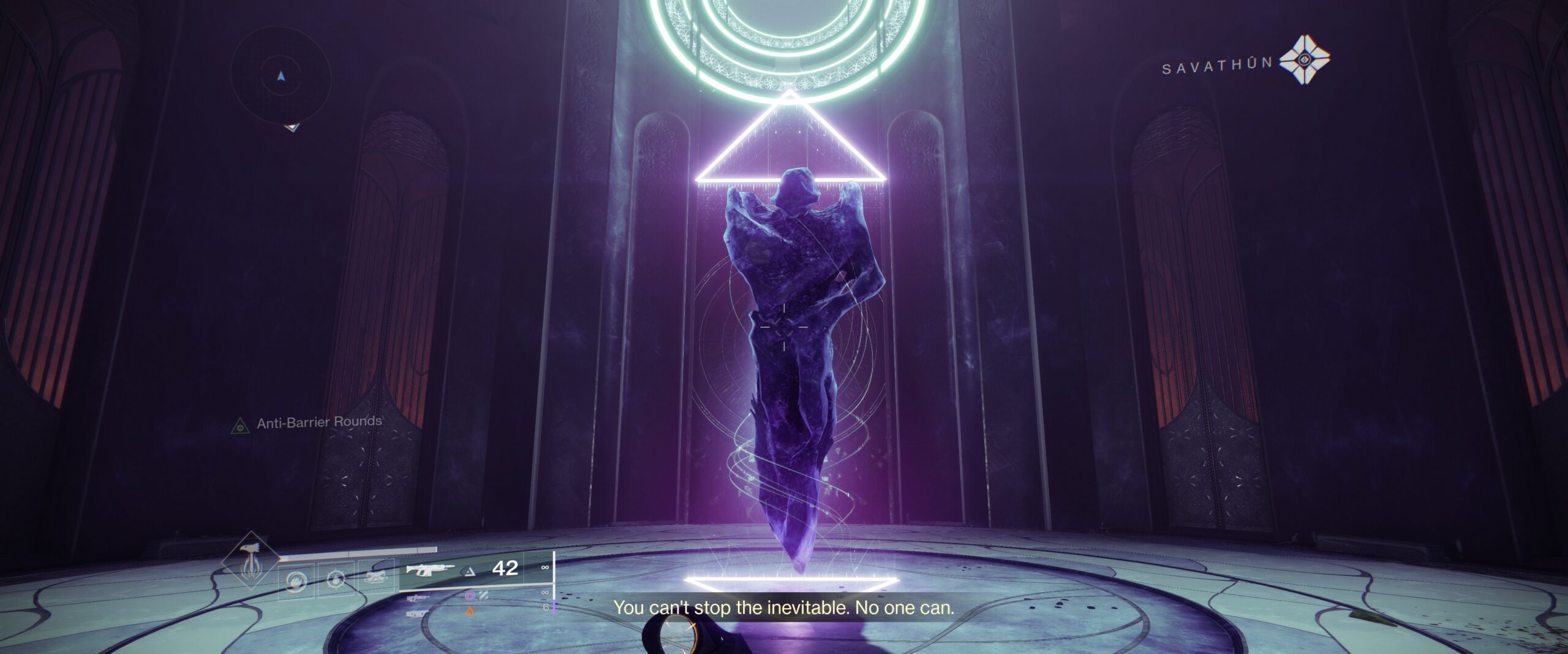1568x654 pixels.
Task: Click the Anti-Barrier Rounds triangle icon
Action: pos(239,425)
